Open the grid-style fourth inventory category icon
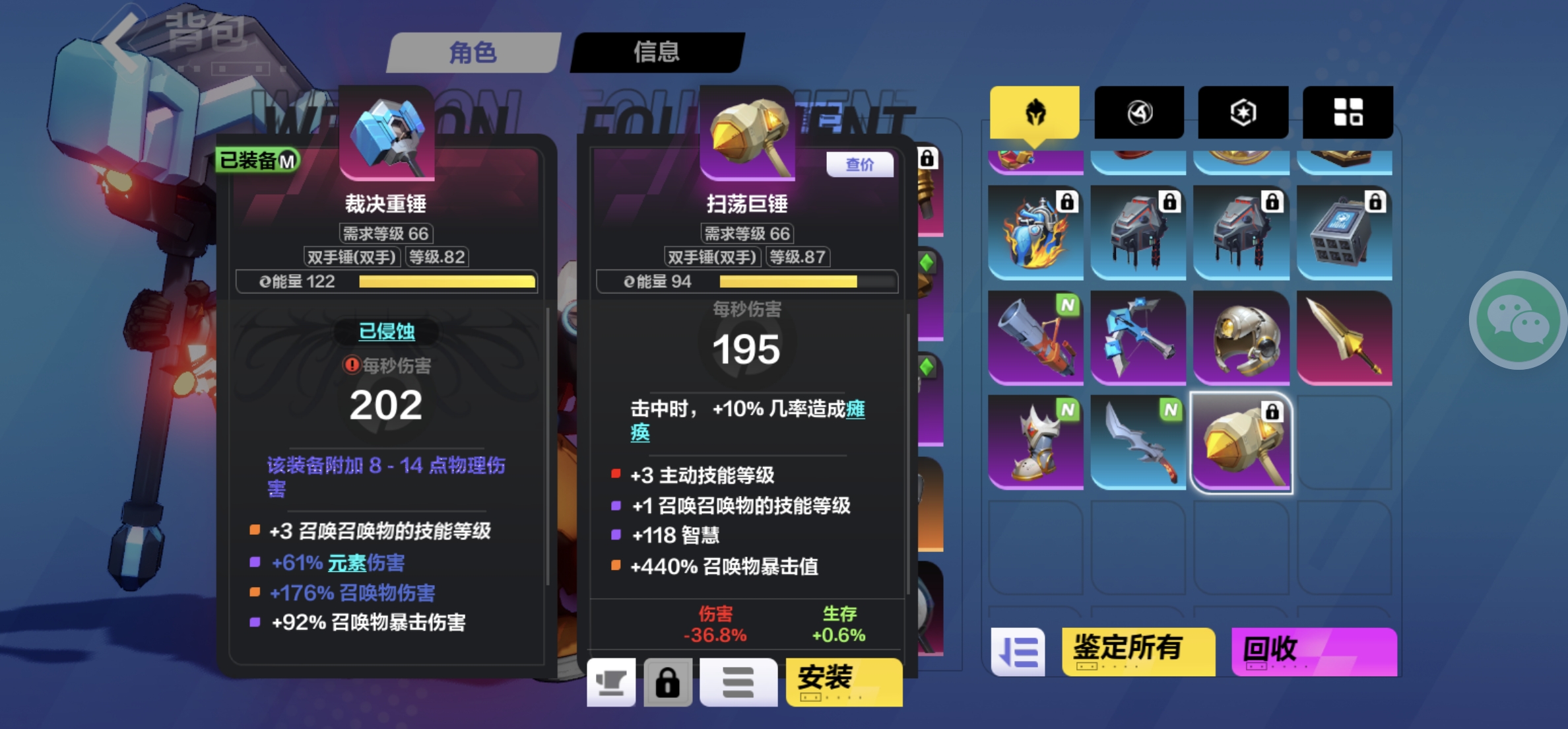This screenshot has height=729, width=1568. 1348,112
